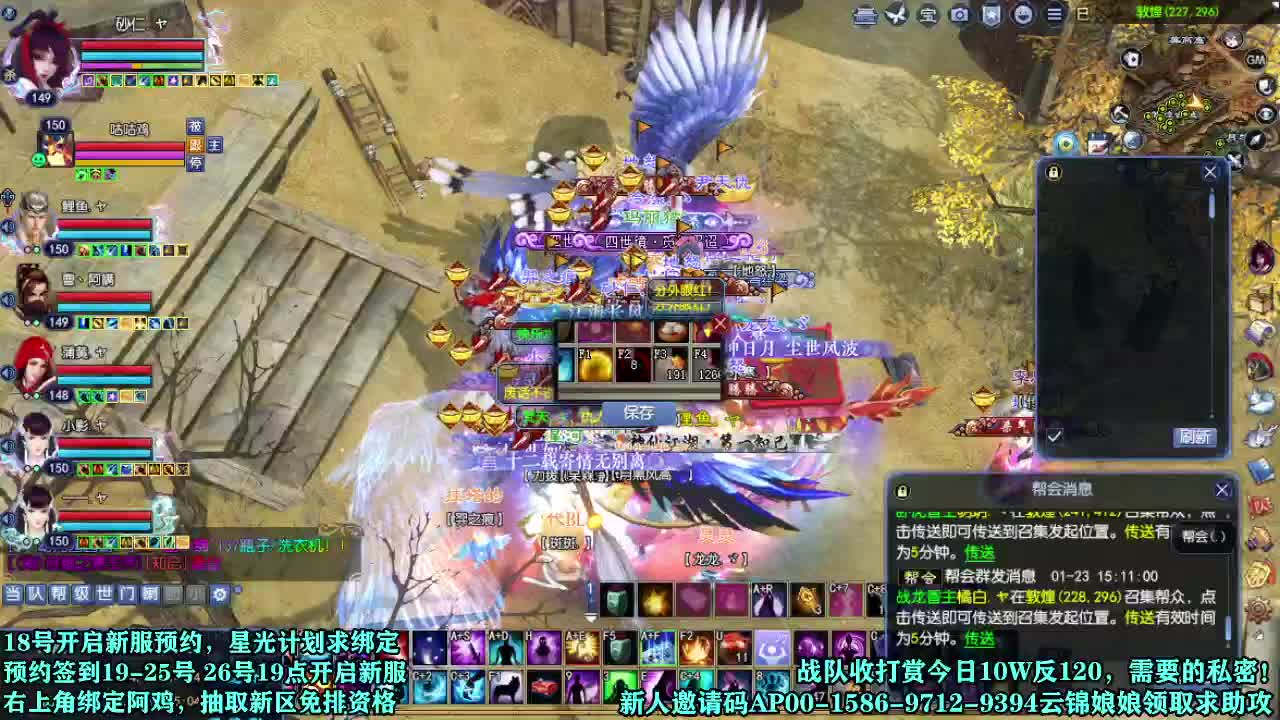
Task: Click the smiley face icon near party frames
Action: (x=38, y=159)
